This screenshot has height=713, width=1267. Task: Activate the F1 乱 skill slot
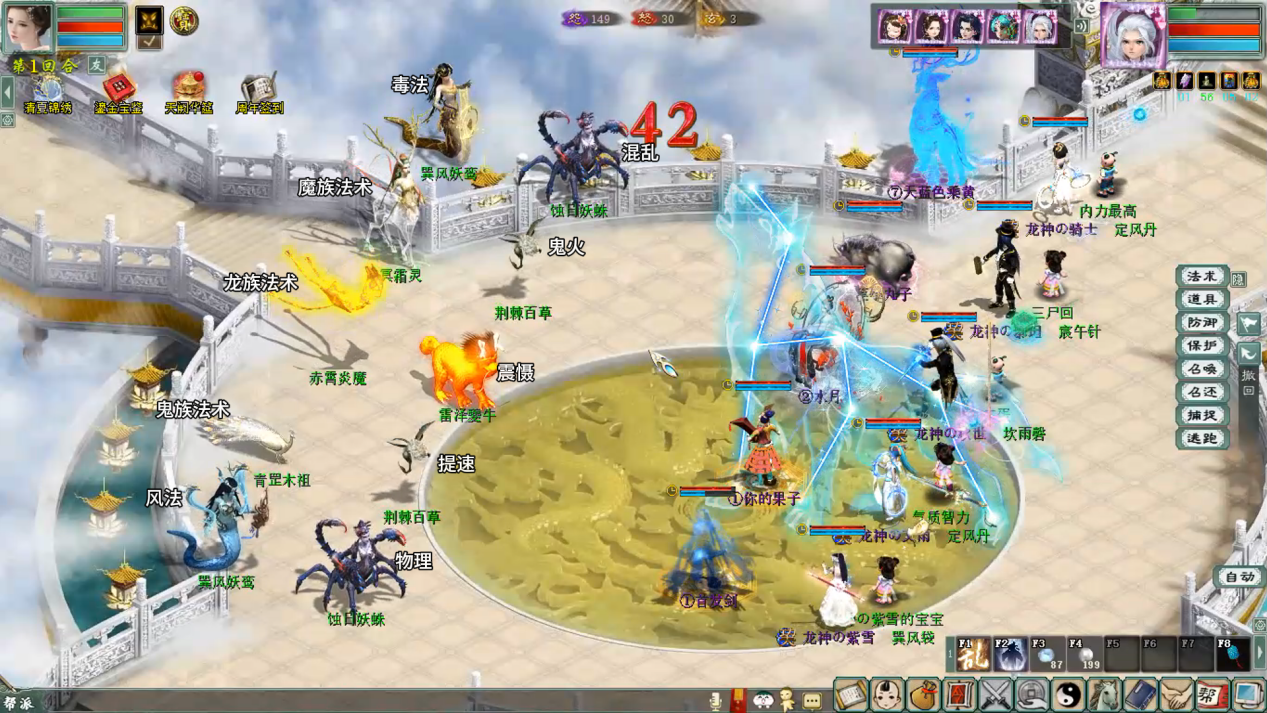(973, 654)
